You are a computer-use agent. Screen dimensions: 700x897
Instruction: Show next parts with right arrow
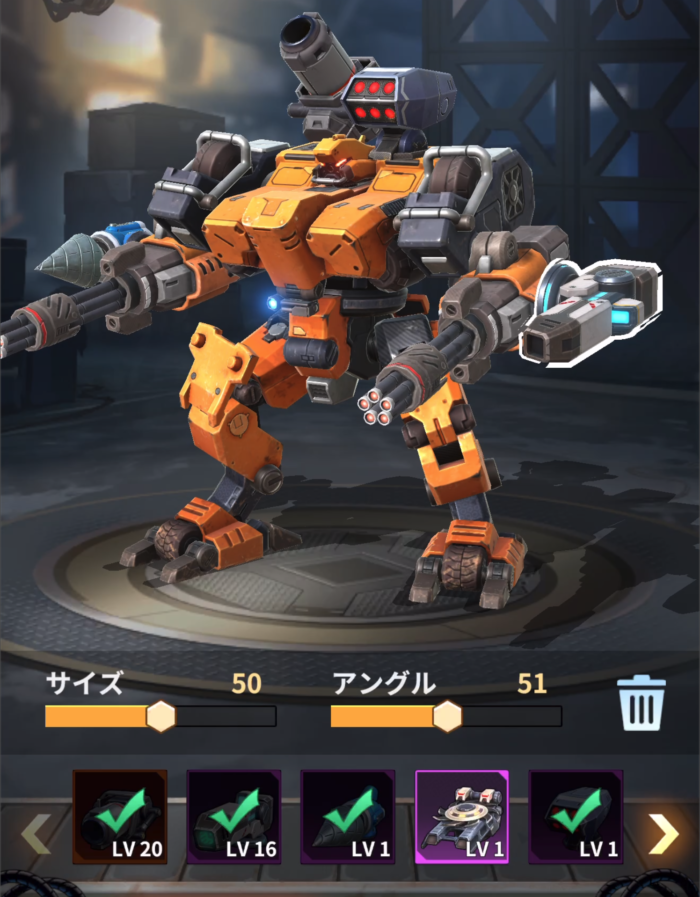click(x=663, y=834)
